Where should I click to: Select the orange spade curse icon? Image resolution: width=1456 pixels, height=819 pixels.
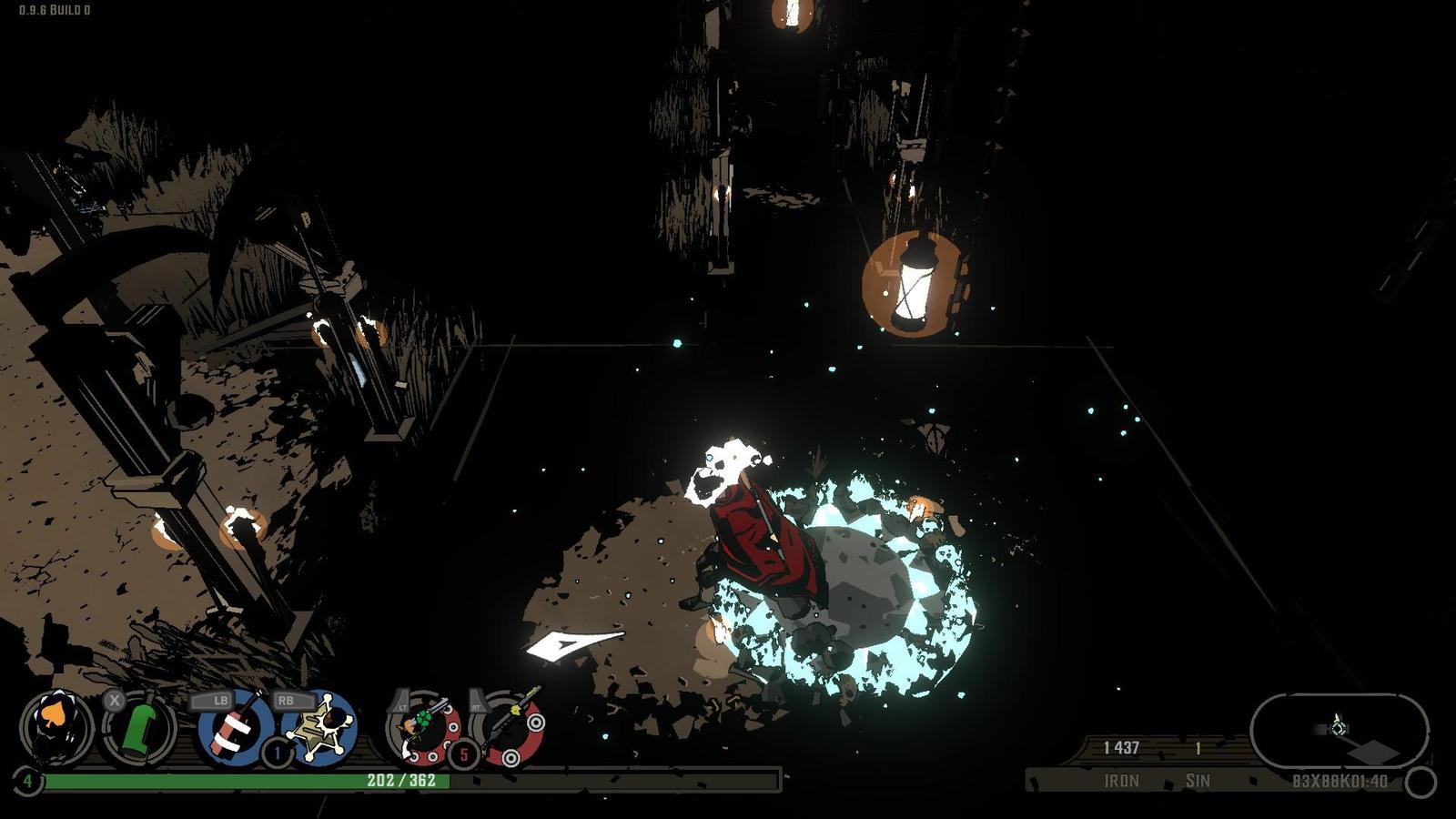[56, 728]
